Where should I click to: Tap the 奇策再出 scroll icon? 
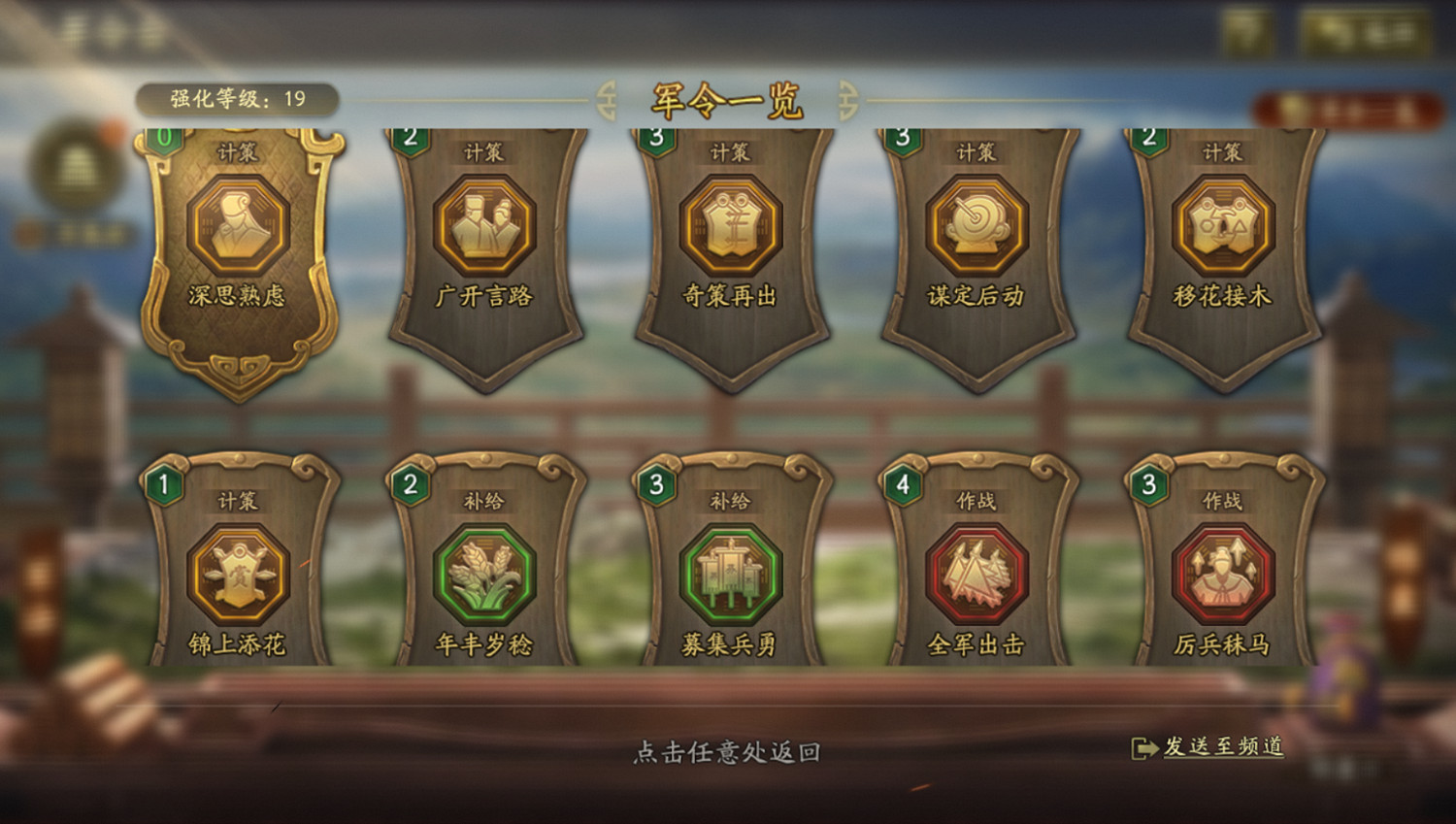(x=730, y=226)
